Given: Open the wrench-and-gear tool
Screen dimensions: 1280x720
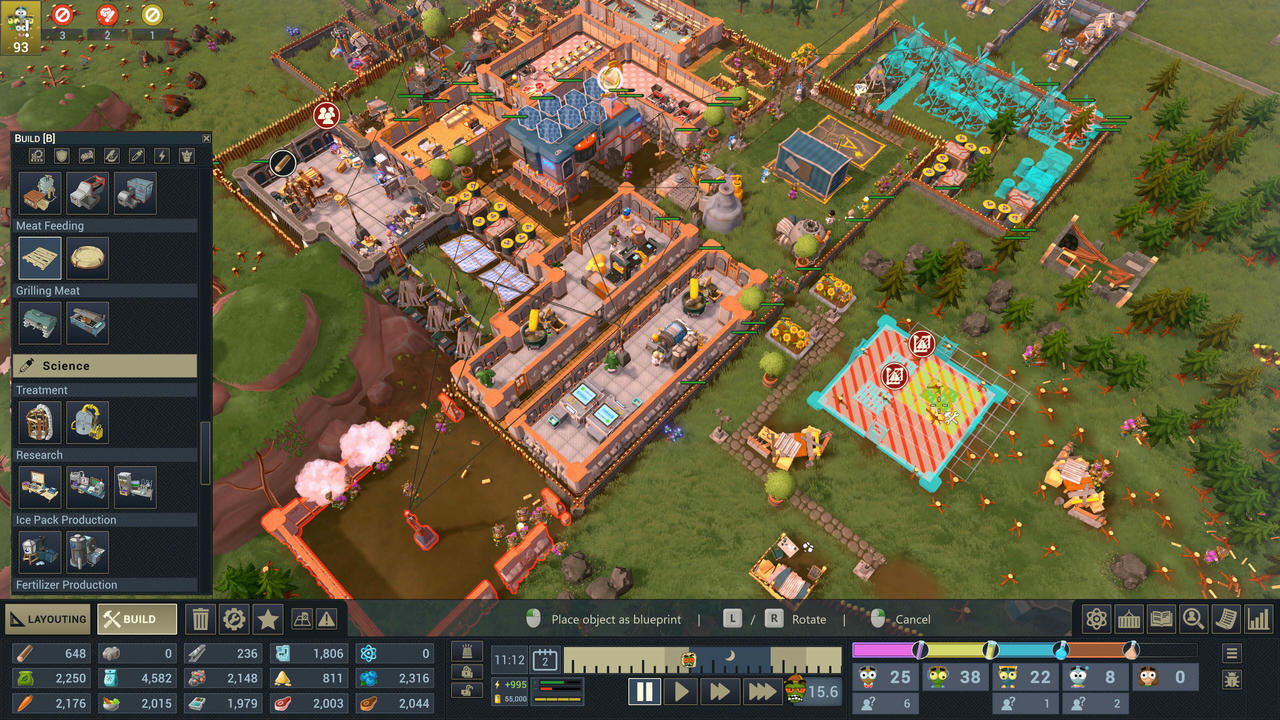Looking at the screenshot, I should [234, 619].
